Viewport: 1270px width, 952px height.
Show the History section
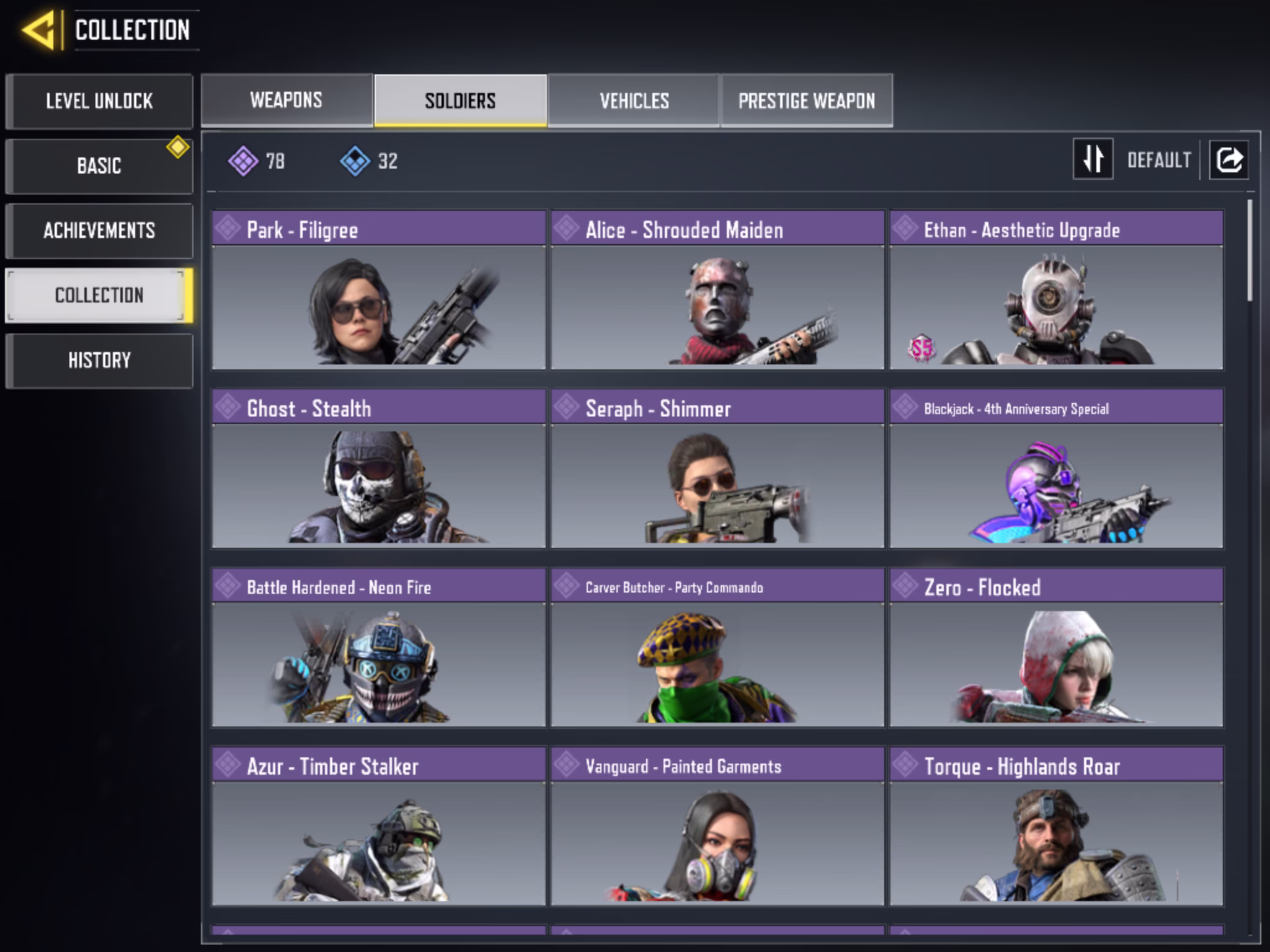tap(99, 360)
